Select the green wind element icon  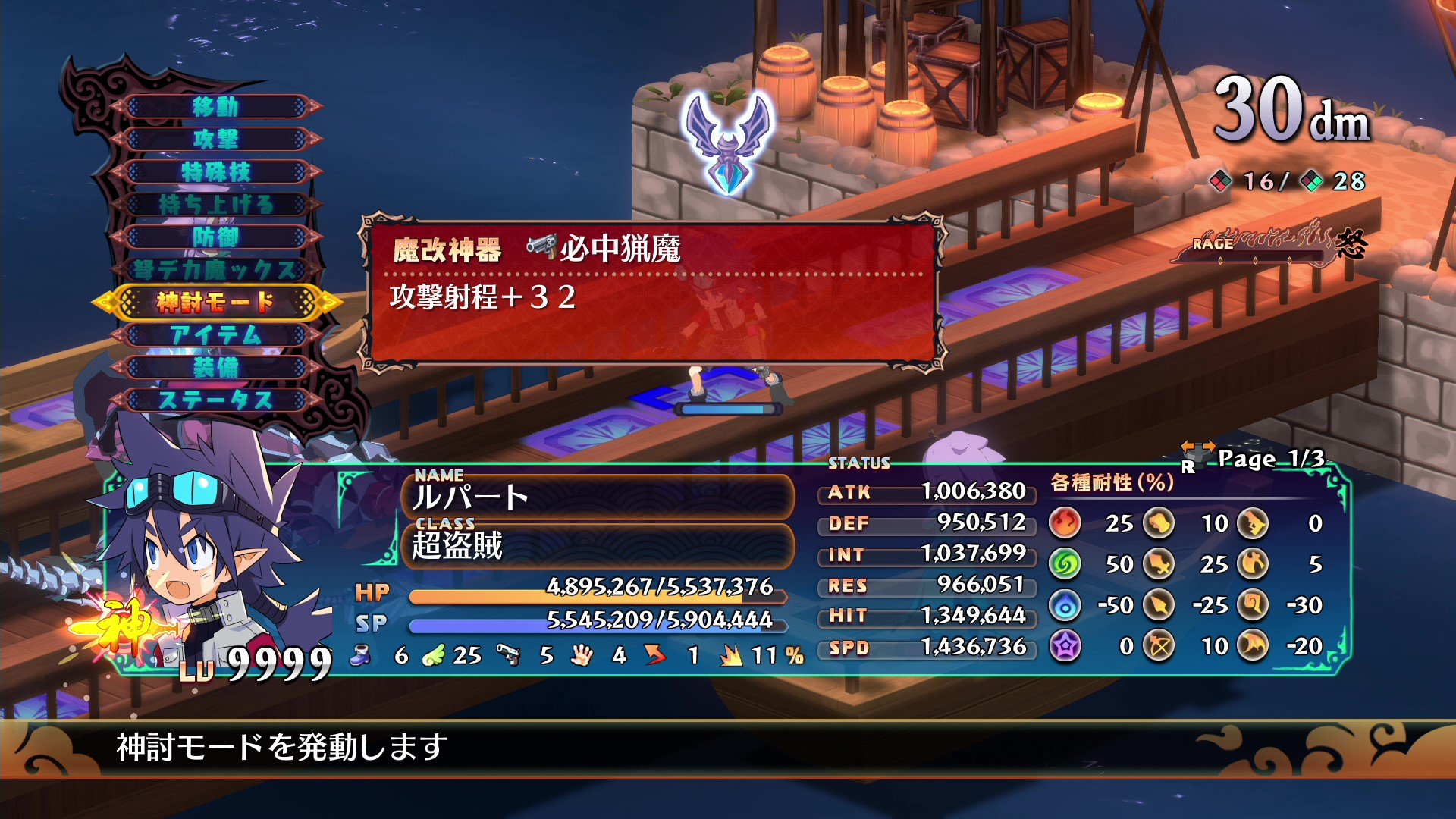tap(1065, 565)
